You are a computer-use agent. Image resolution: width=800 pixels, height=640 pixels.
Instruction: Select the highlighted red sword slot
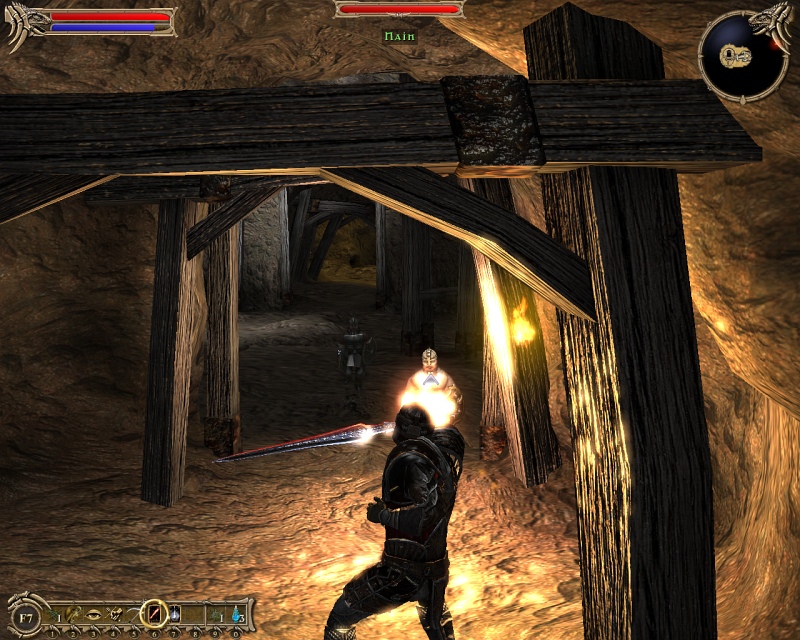pos(154,613)
